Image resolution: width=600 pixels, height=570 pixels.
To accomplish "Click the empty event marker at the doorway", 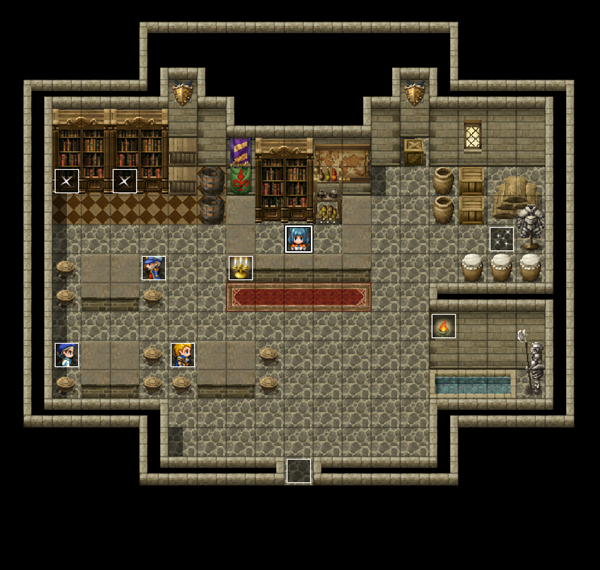I will (298, 470).
